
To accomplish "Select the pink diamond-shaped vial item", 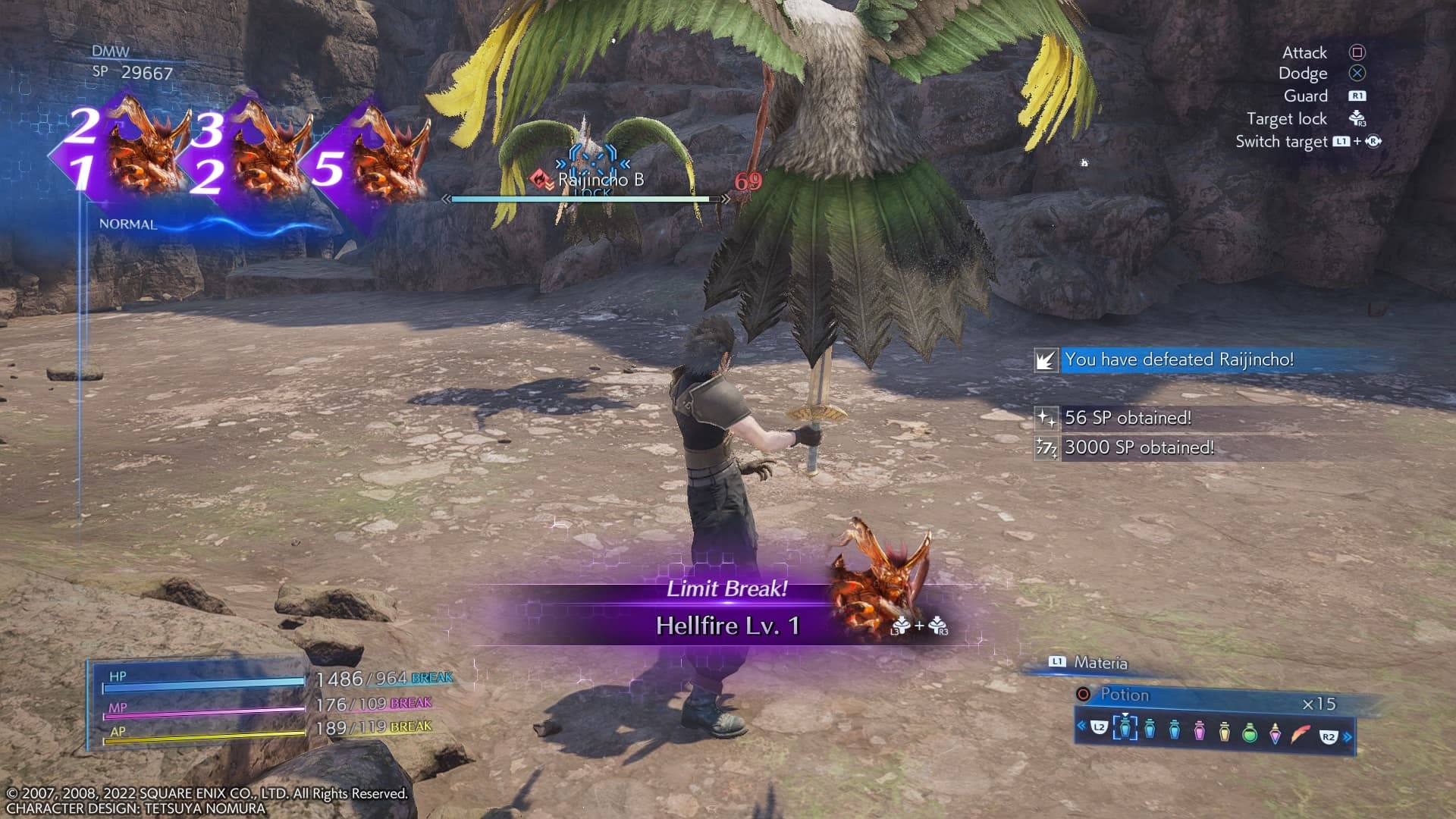I will point(1276,733).
